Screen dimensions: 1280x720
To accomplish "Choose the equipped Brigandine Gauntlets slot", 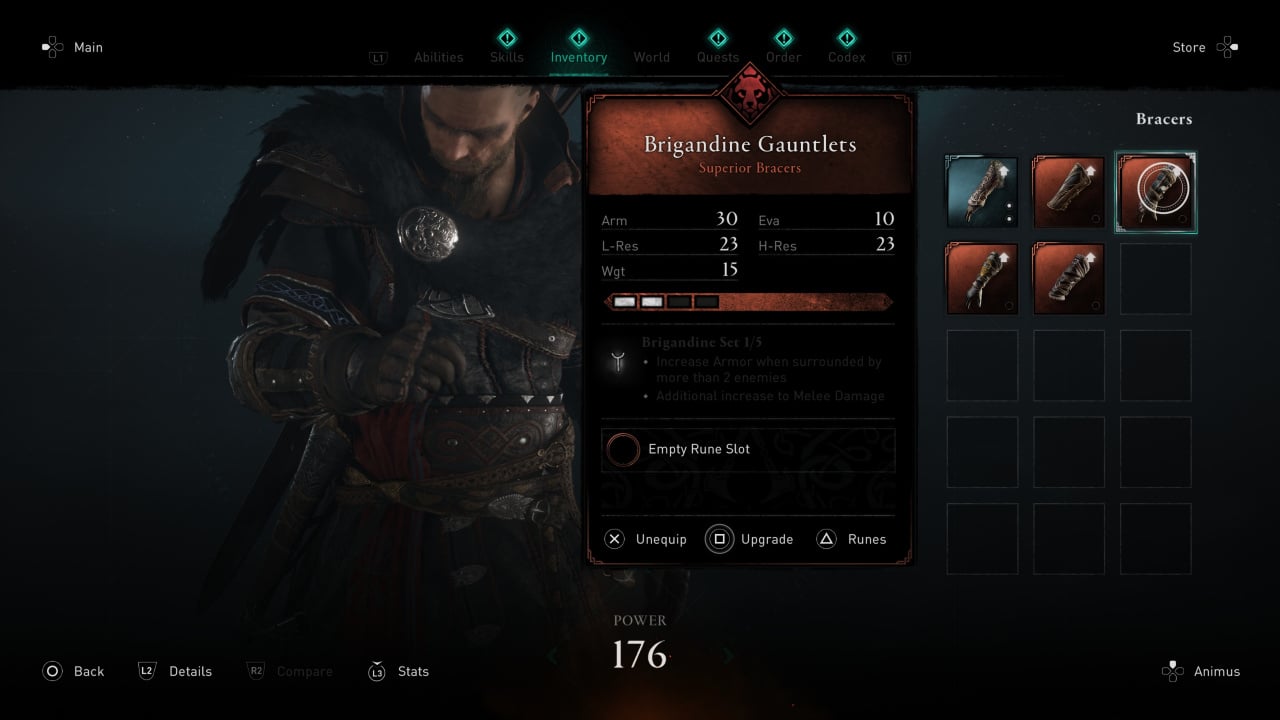I will click(x=1155, y=192).
